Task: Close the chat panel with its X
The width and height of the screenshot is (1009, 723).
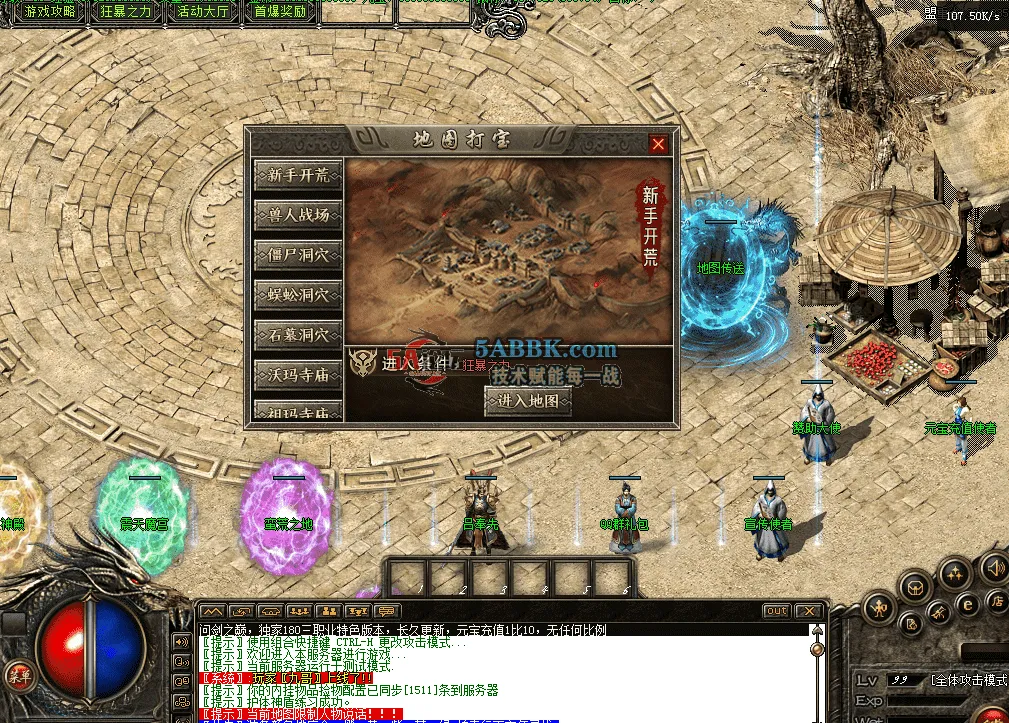Action: 808,611
